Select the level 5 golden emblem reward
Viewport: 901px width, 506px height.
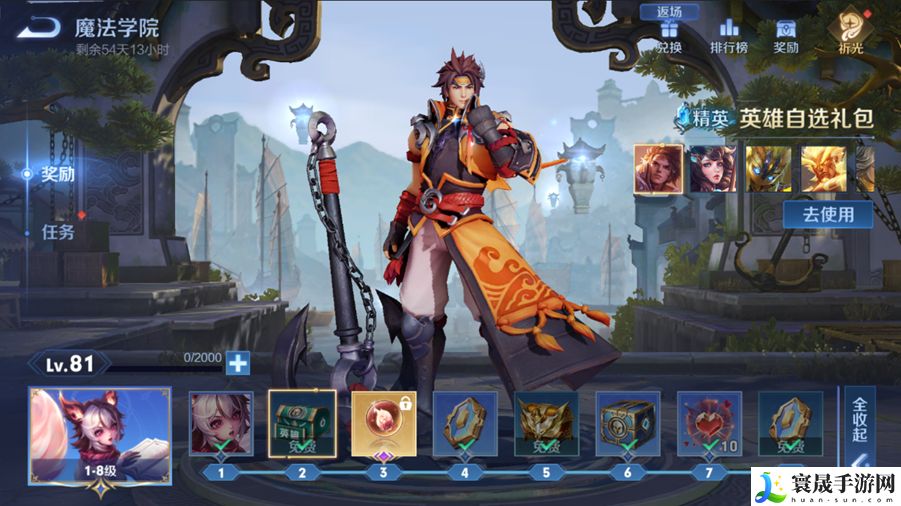tap(546, 423)
